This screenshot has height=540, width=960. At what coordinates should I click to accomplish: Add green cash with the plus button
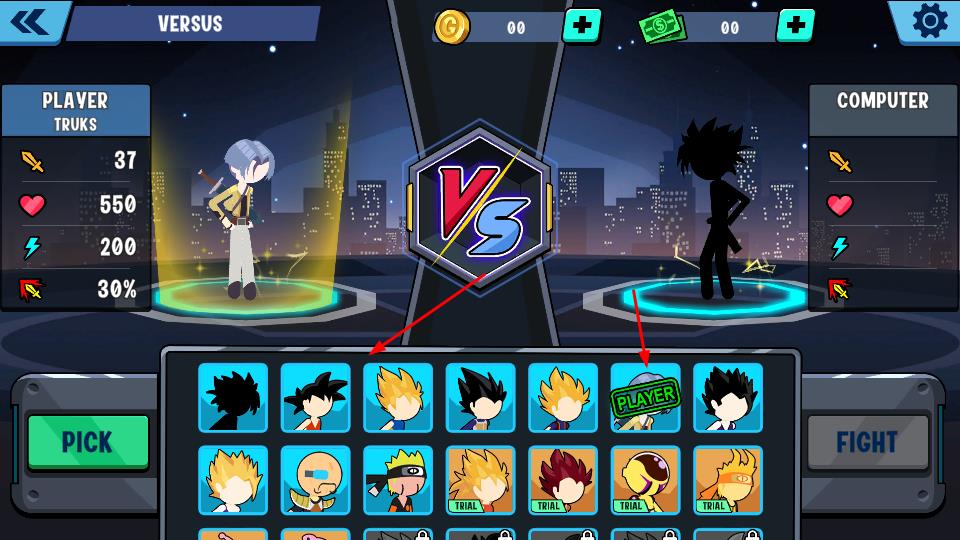pyautogui.click(x=795, y=26)
